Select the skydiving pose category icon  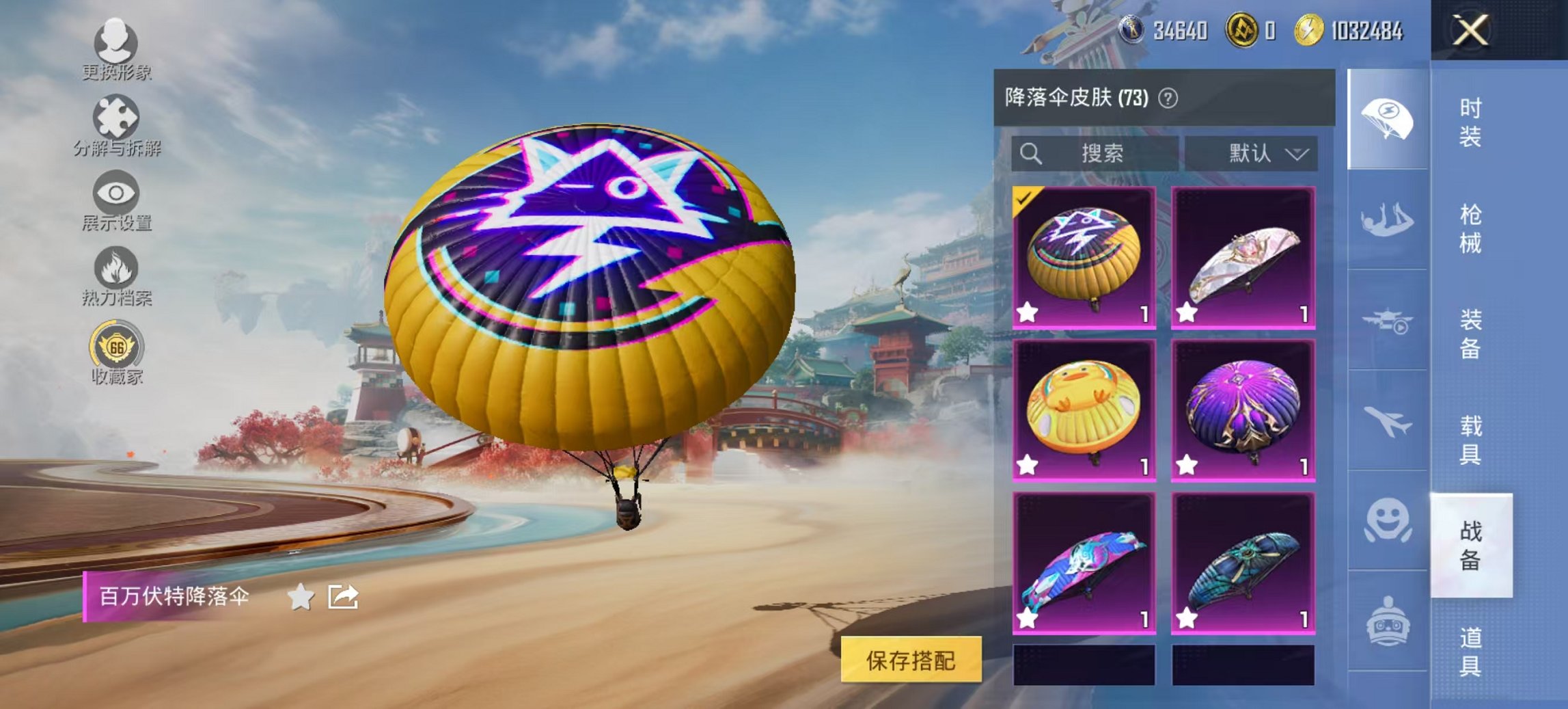tap(1386, 219)
